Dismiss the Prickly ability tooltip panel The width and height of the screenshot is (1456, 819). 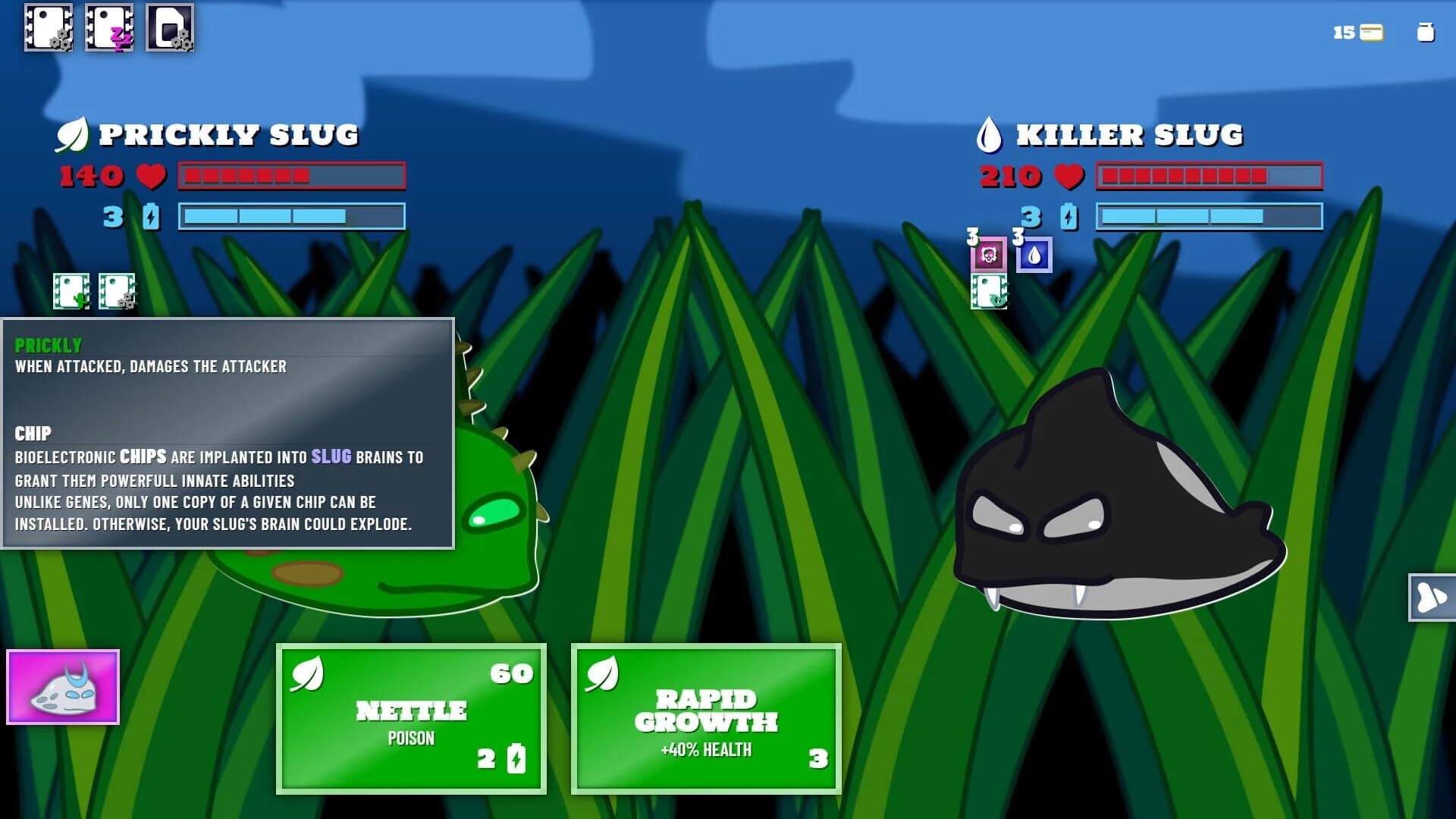(x=227, y=432)
